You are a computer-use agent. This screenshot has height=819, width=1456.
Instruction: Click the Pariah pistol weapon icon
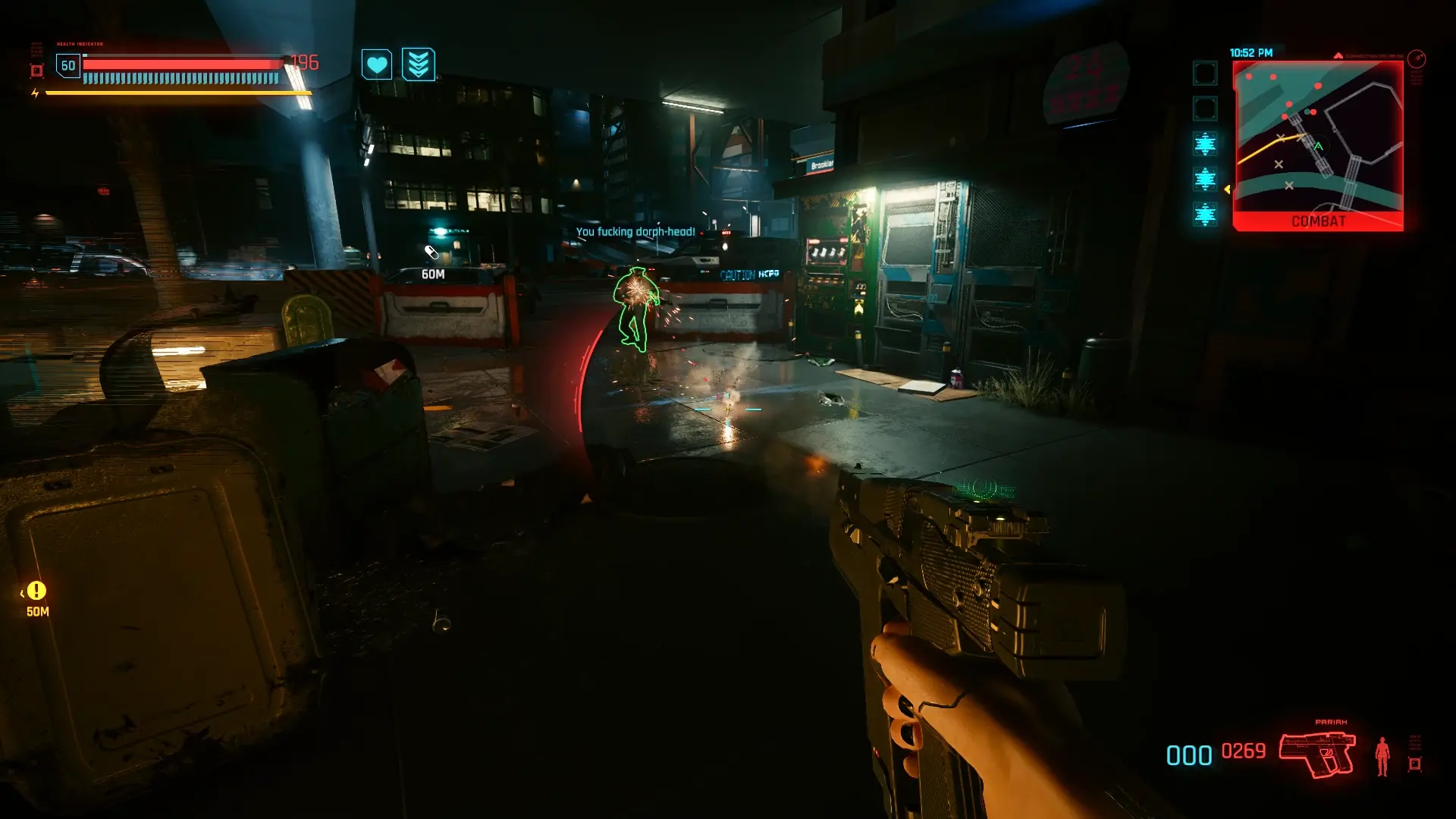point(1317,753)
